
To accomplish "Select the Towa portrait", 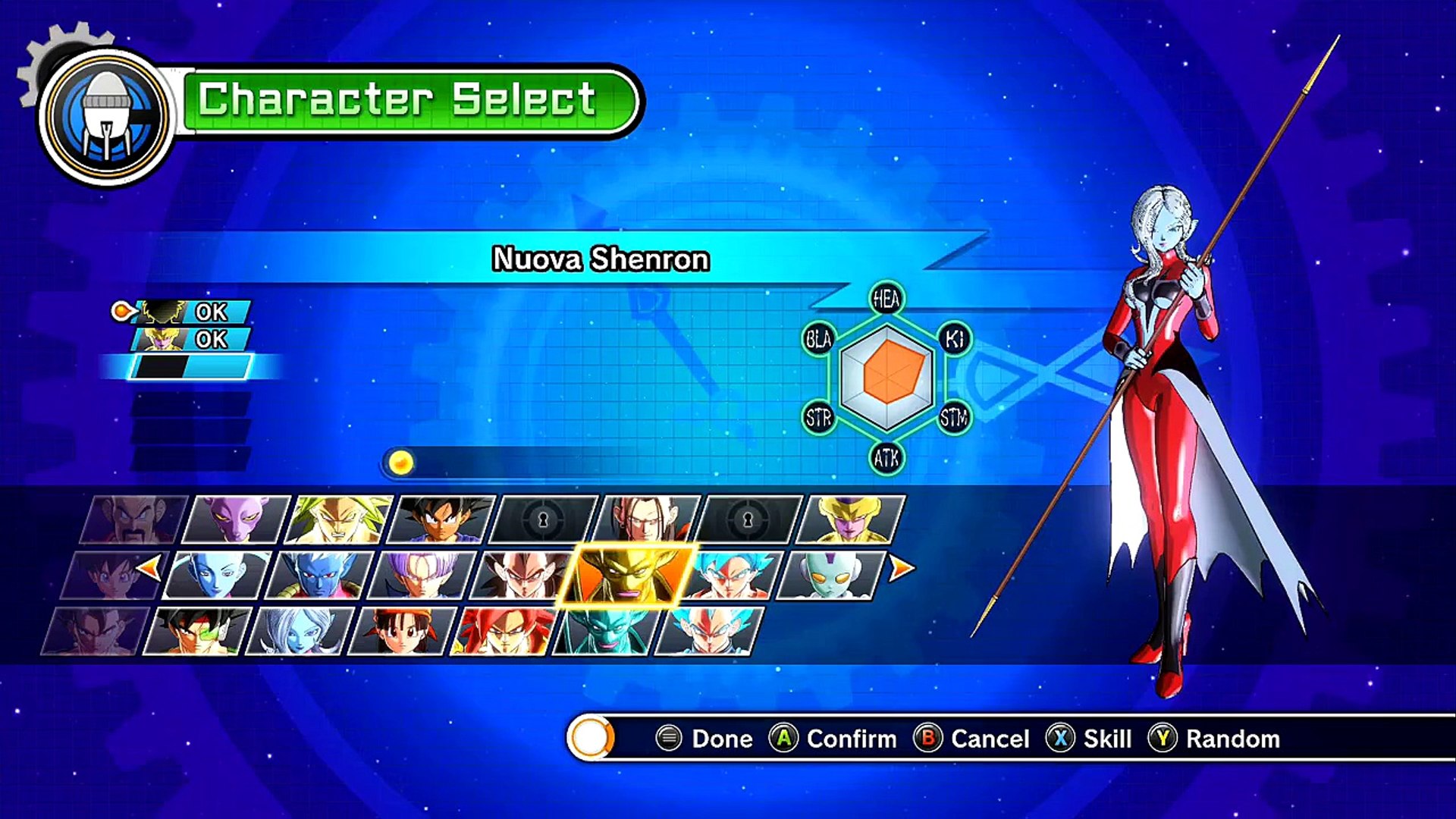I will (300, 631).
